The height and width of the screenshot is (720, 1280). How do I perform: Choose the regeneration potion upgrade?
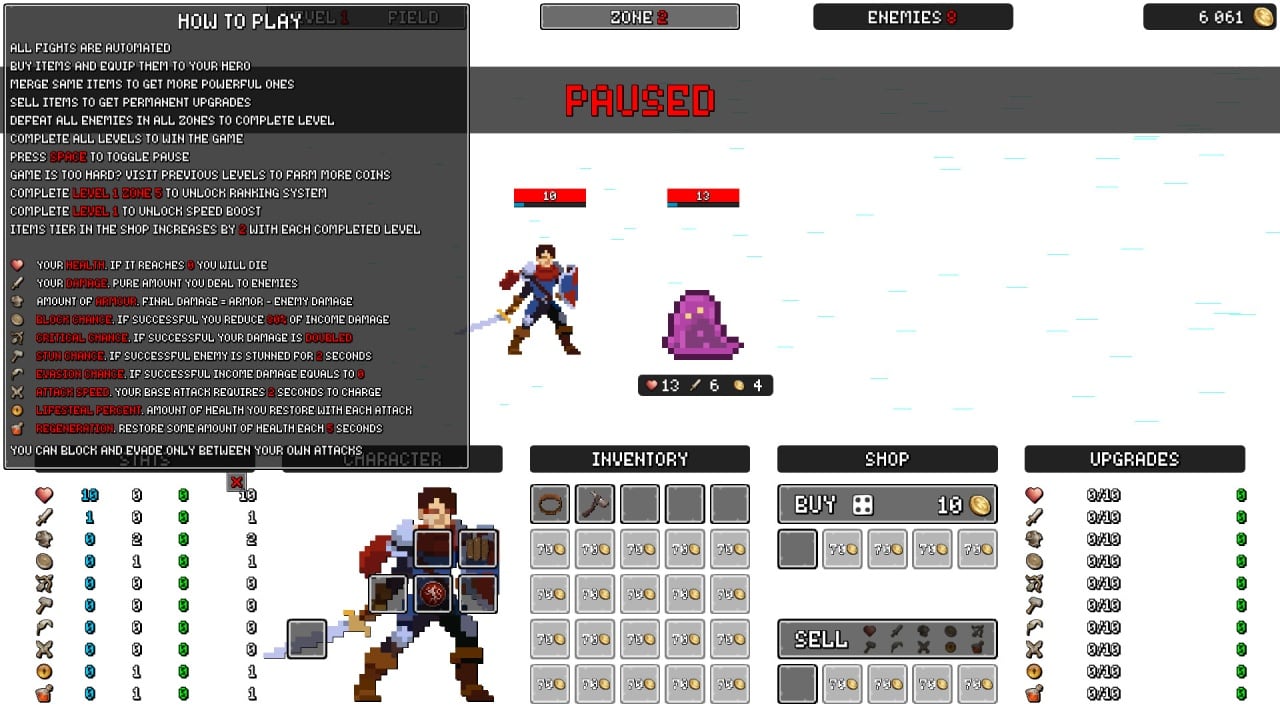pos(1034,693)
